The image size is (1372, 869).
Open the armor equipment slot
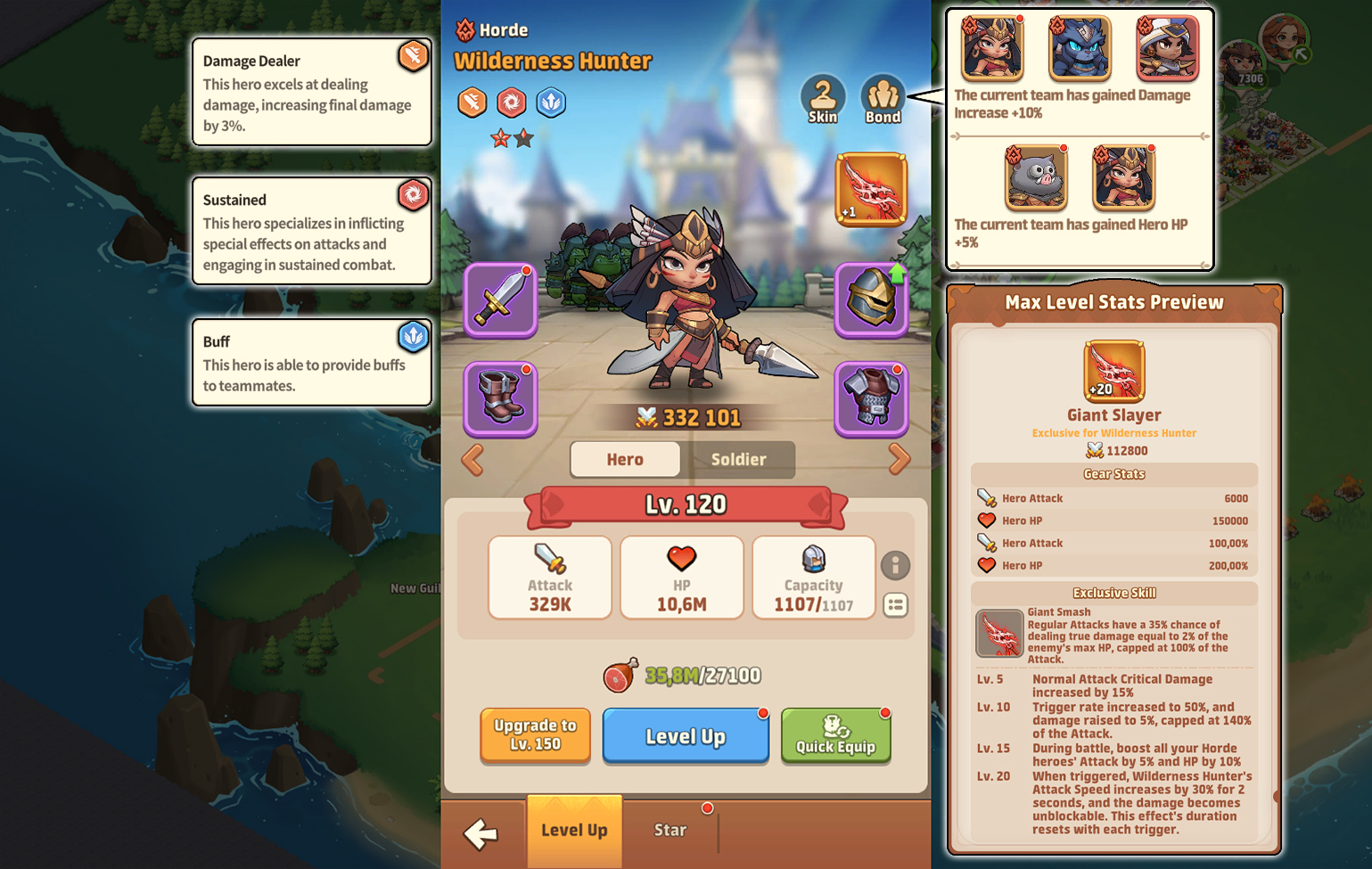tap(871, 398)
